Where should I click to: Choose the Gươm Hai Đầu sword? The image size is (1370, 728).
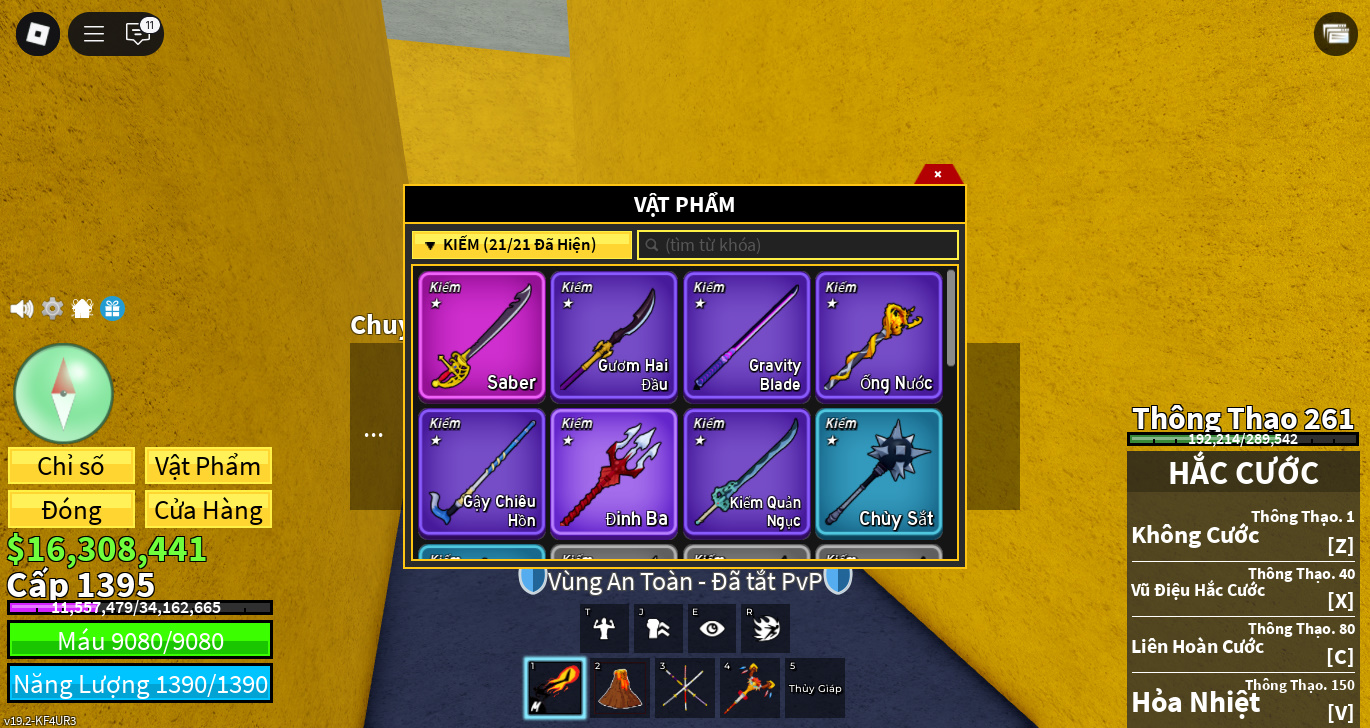(614, 336)
